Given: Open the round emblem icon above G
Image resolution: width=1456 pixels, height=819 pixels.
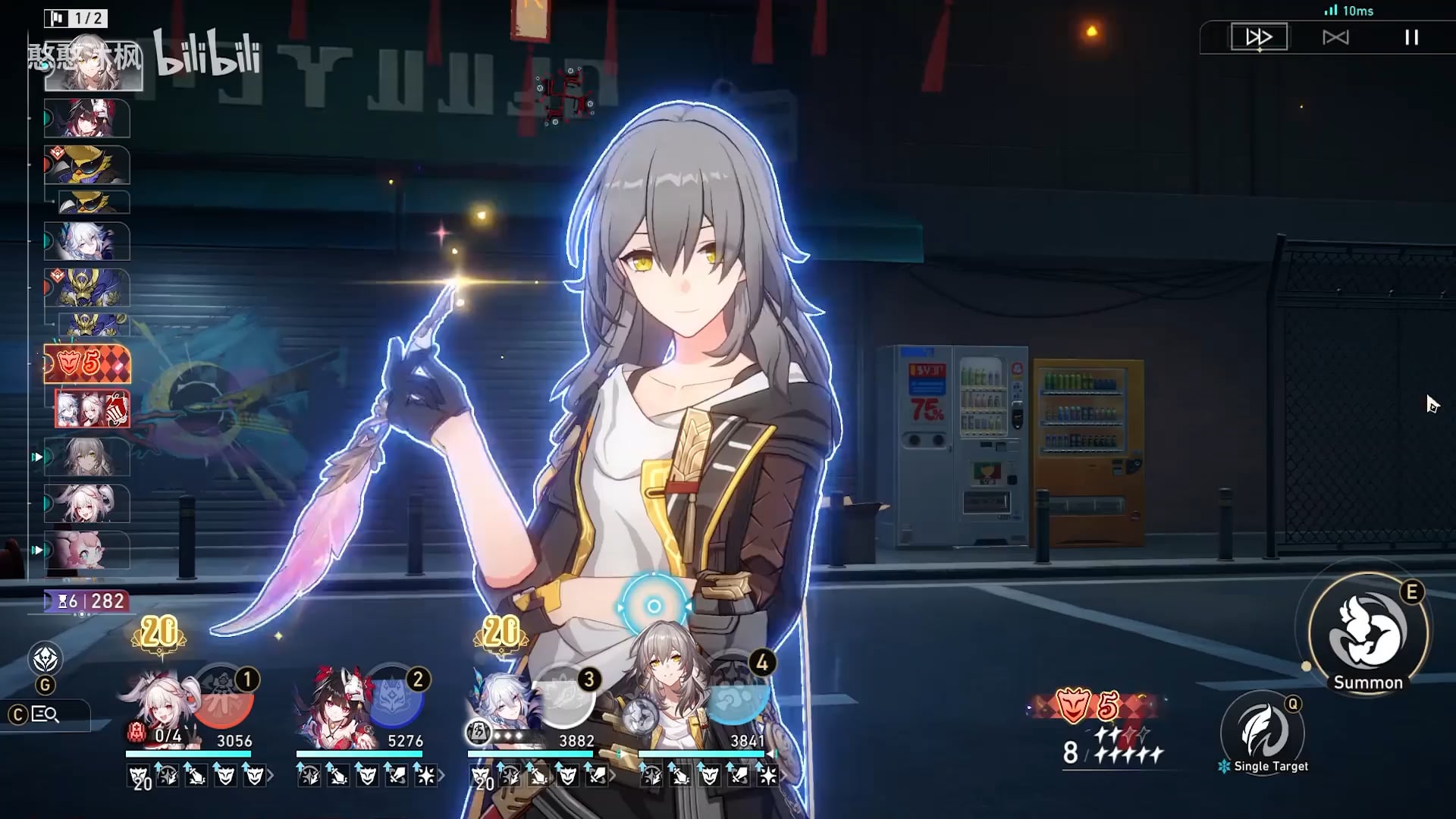Looking at the screenshot, I should pos(45,659).
